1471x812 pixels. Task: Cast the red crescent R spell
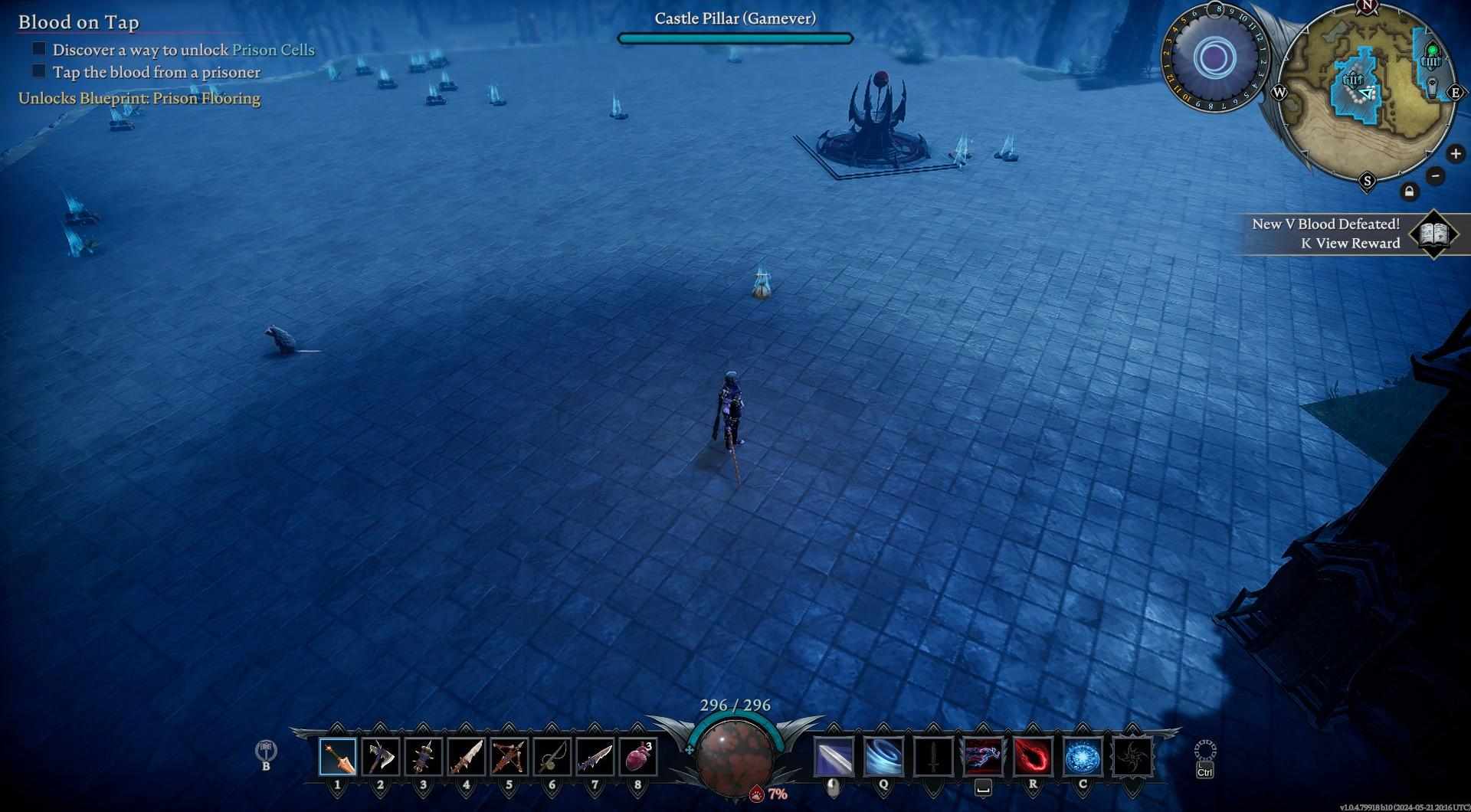pyautogui.click(x=1033, y=757)
